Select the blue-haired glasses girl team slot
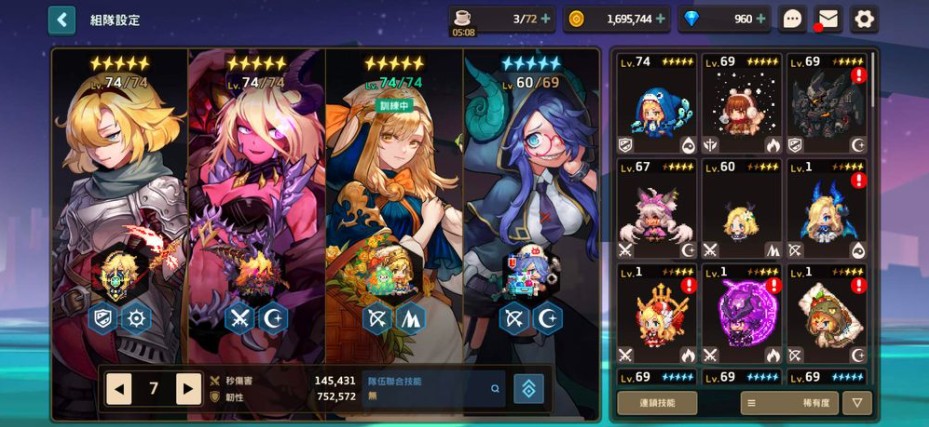 coord(530,200)
